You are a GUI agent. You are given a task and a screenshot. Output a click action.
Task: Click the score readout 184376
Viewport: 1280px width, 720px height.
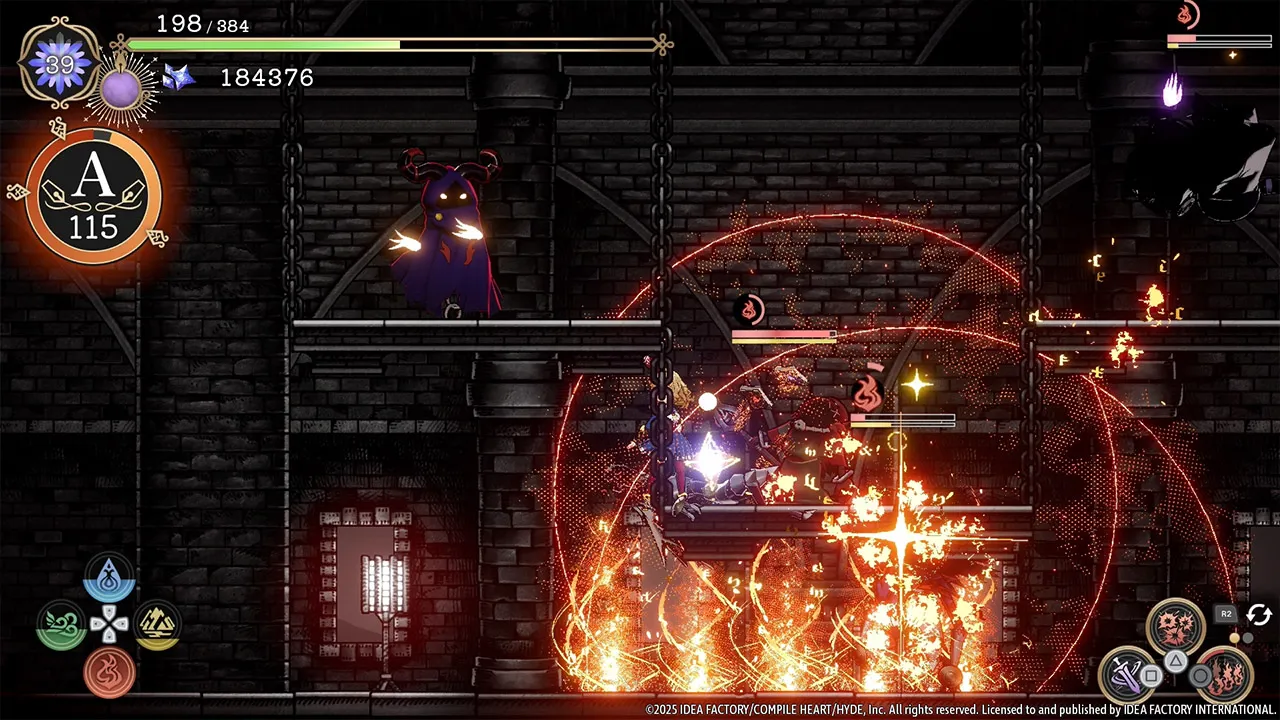[266, 77]
